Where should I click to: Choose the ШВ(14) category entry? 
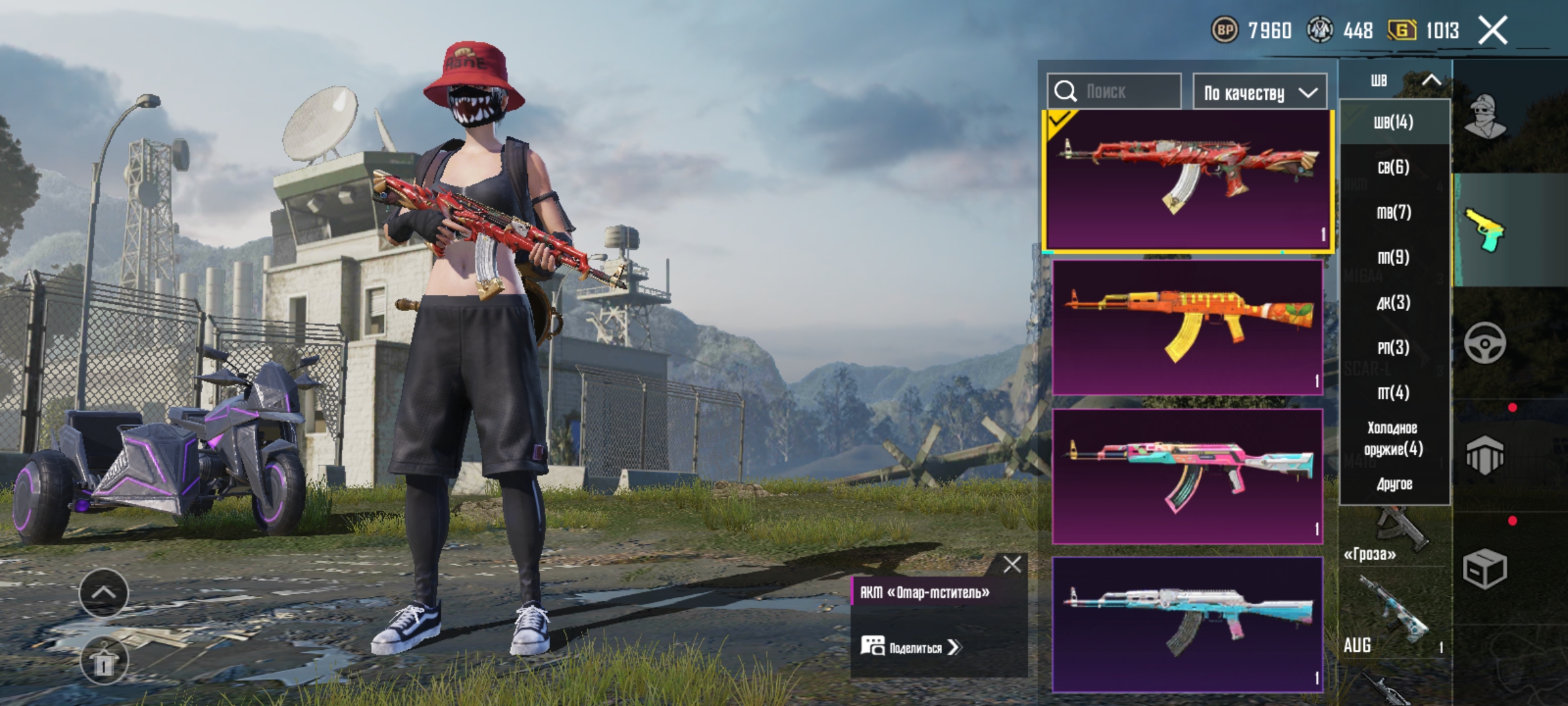click(1394, 122)
